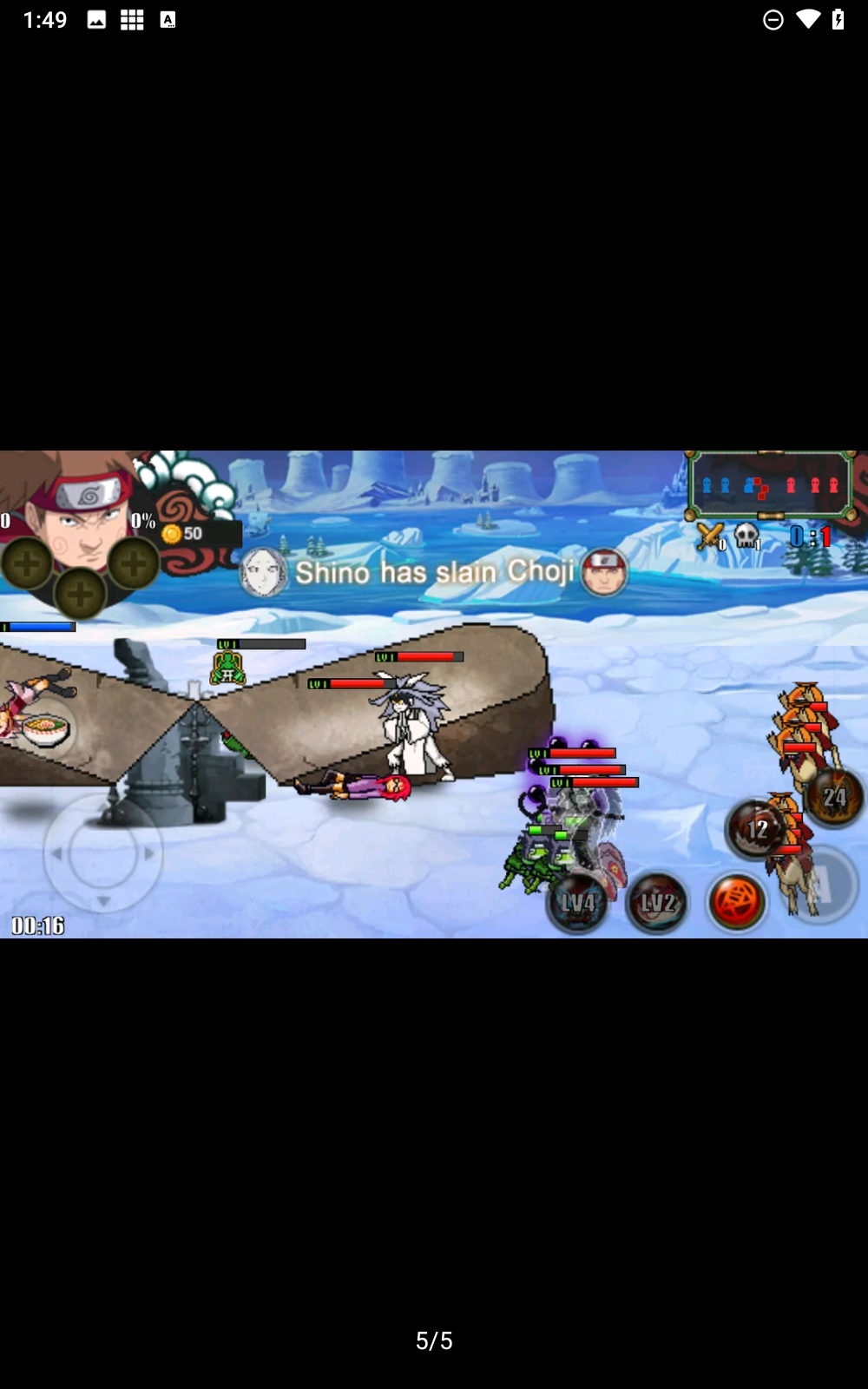Tap the LV2 locked skill button
868x1389 pixels.
coord(657,903)
